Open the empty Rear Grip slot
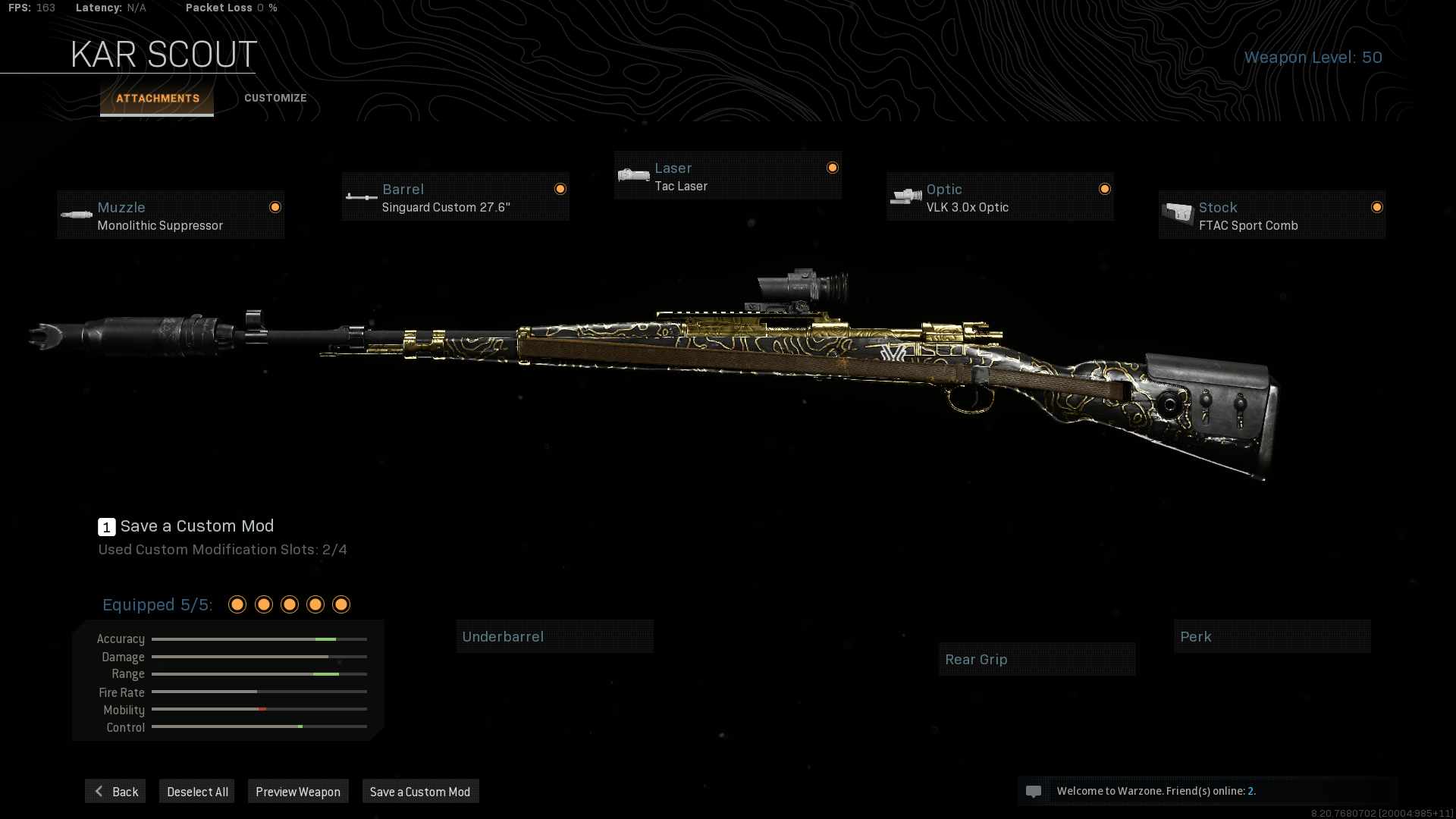This screenshot has height=819, width=1456. tap(1037, 660)
